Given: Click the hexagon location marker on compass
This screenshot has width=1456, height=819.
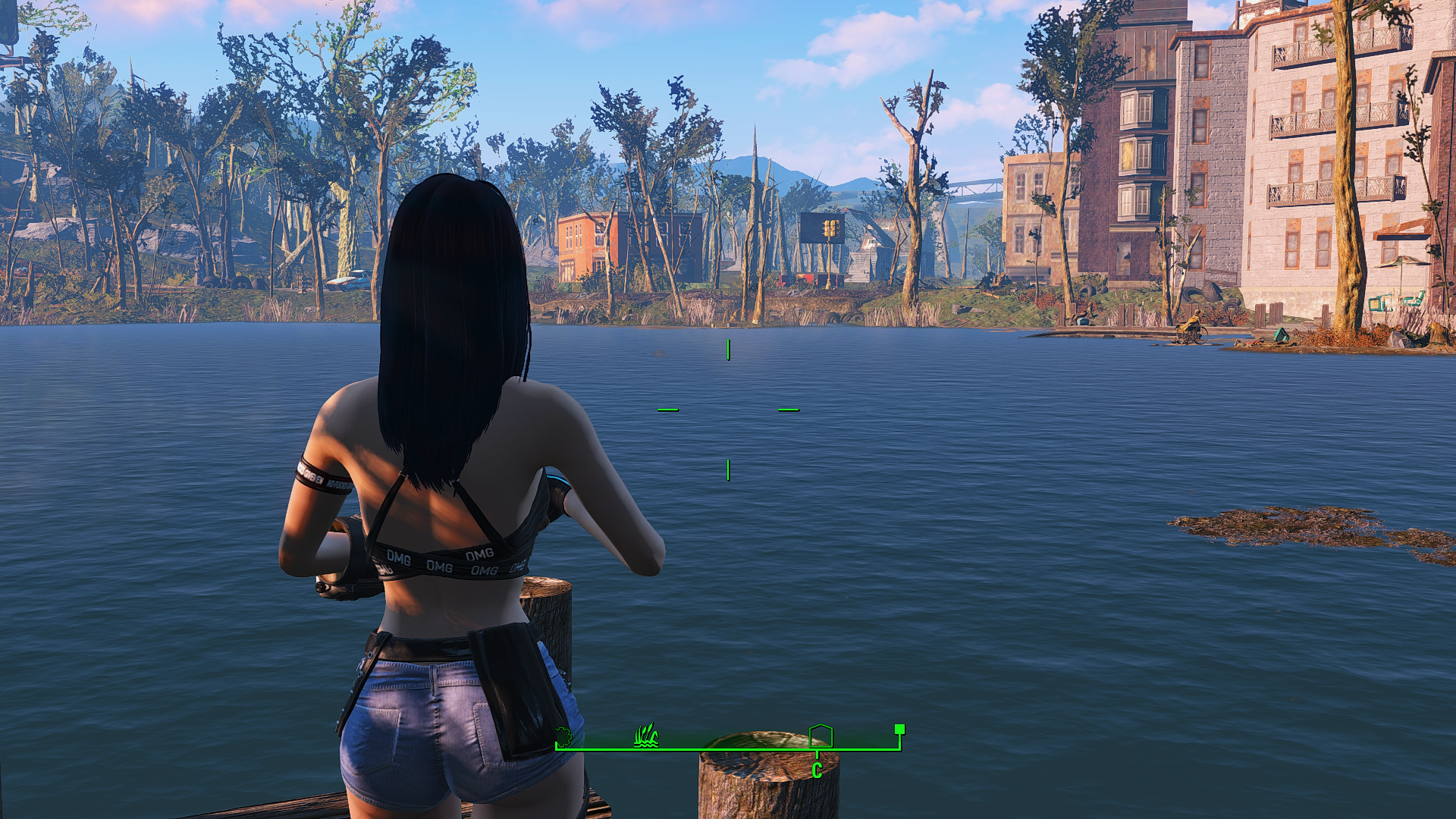Looking at the screenshot, I should tap(821, 736).
